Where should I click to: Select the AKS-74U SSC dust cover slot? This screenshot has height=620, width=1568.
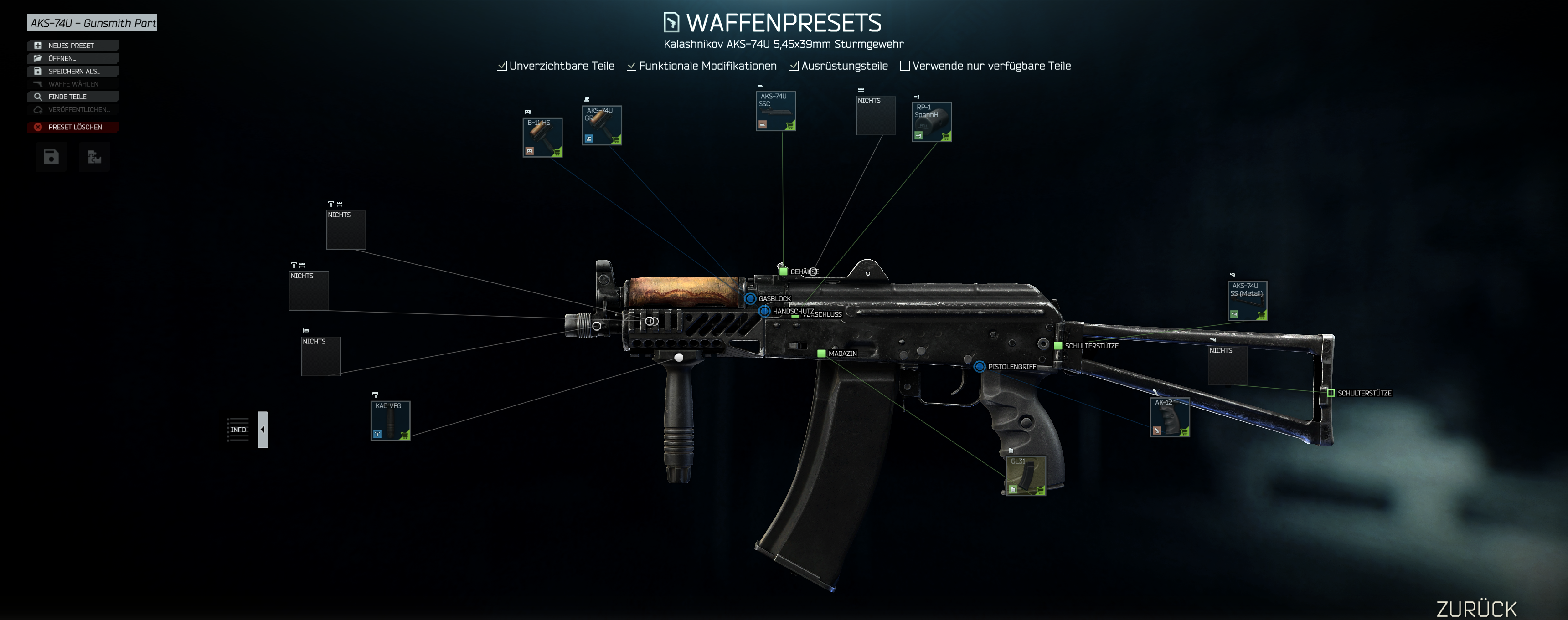[x=775, y=111]
